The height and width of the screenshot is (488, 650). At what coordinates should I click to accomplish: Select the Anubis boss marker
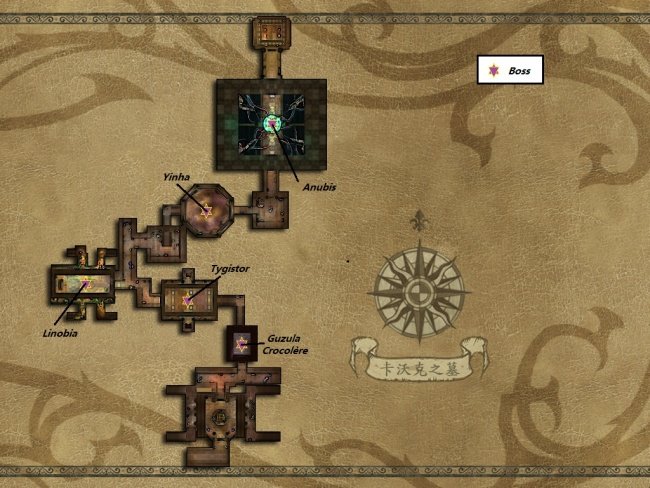pos(269,124)
